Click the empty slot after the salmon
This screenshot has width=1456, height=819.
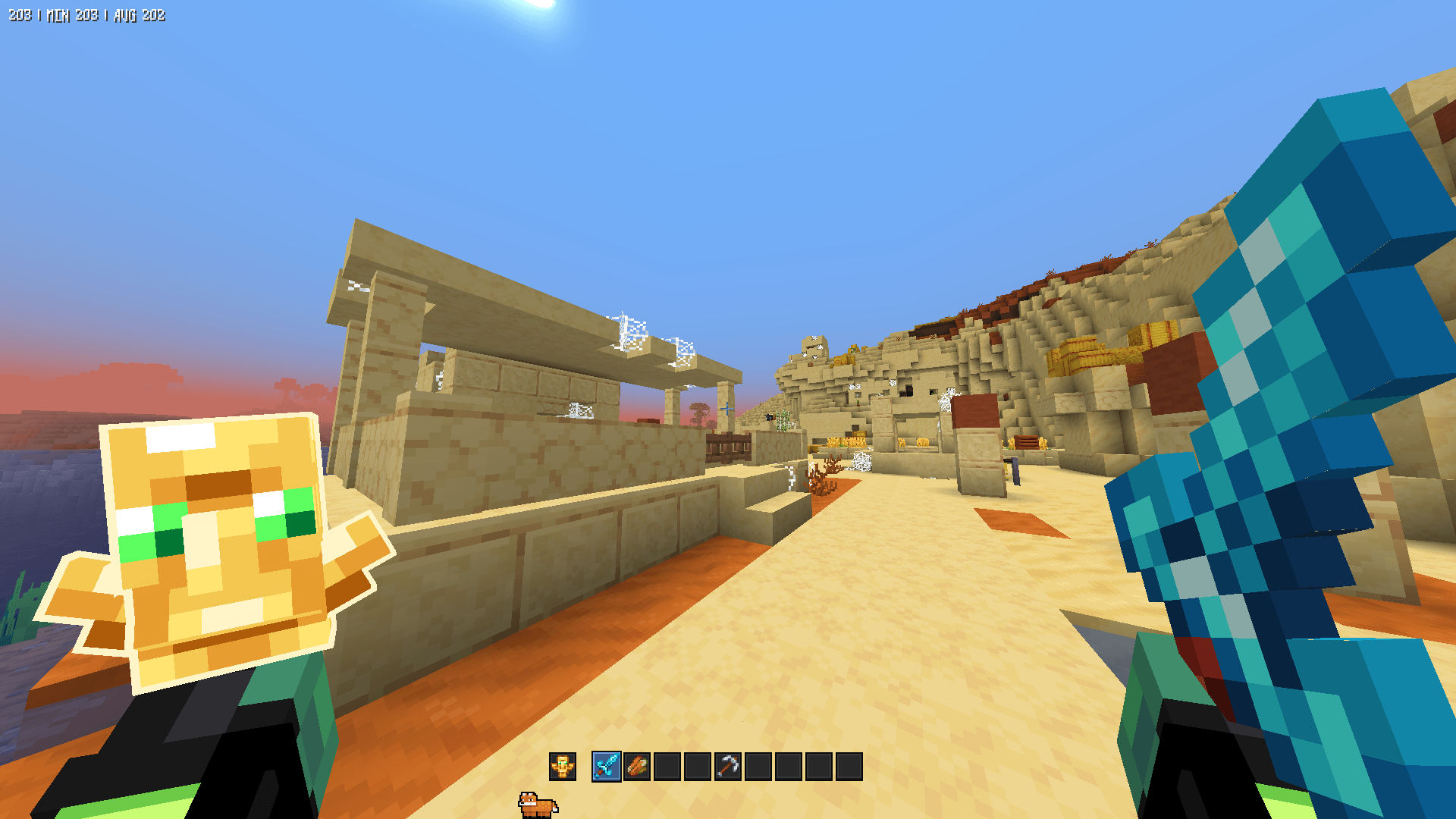[x=667, y=767]
